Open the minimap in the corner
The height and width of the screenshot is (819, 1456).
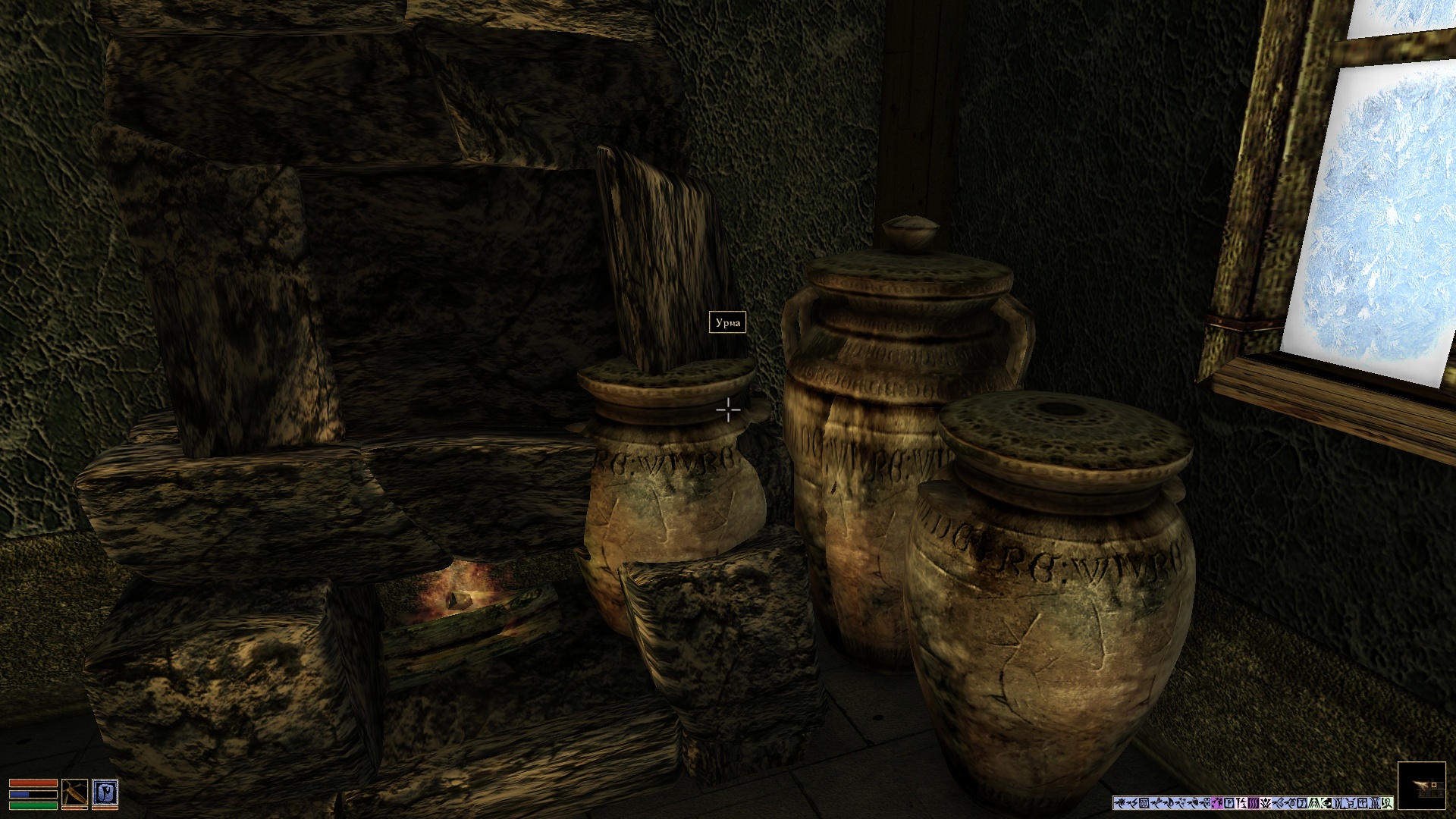(1421, 786)
